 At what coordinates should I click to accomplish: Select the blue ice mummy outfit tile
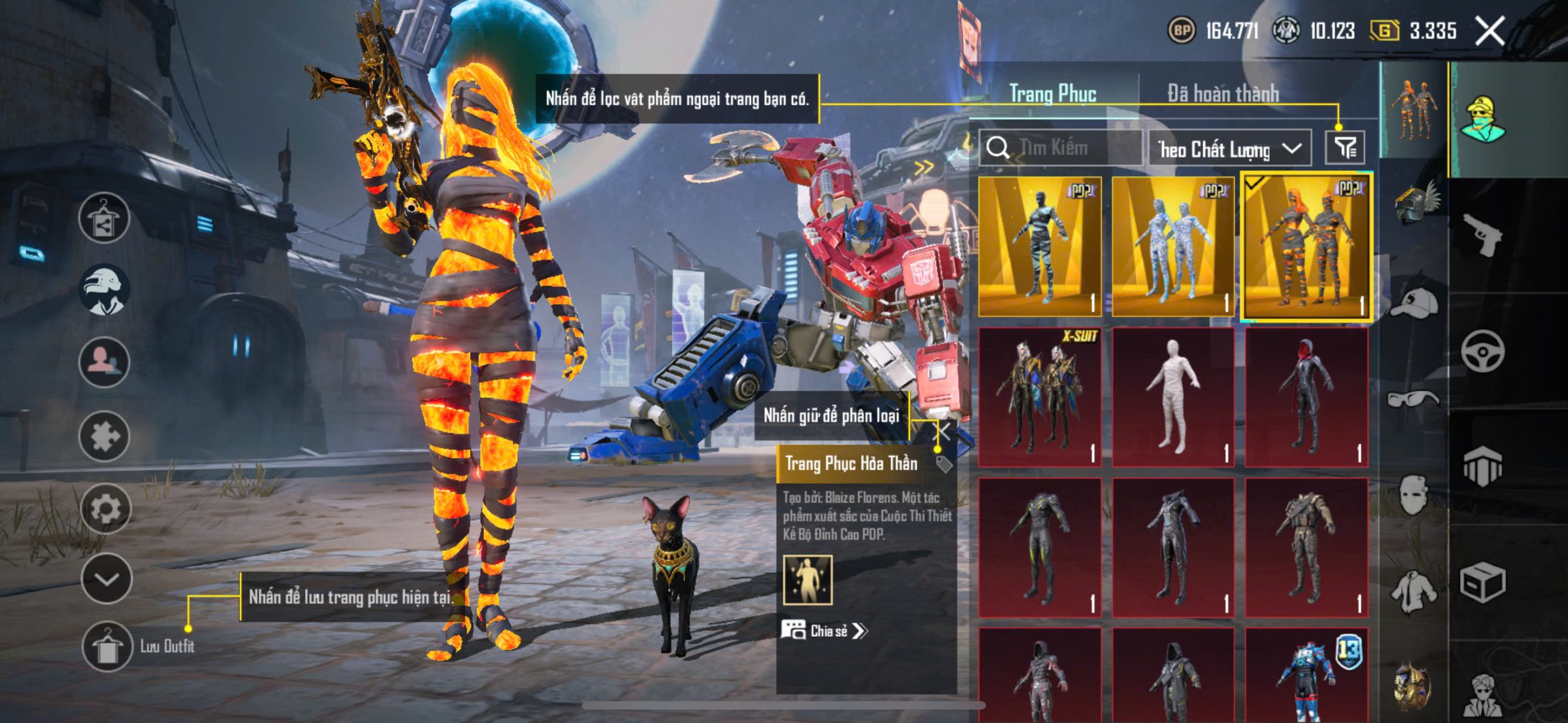pyautogui.click(x=1173, y=246)
